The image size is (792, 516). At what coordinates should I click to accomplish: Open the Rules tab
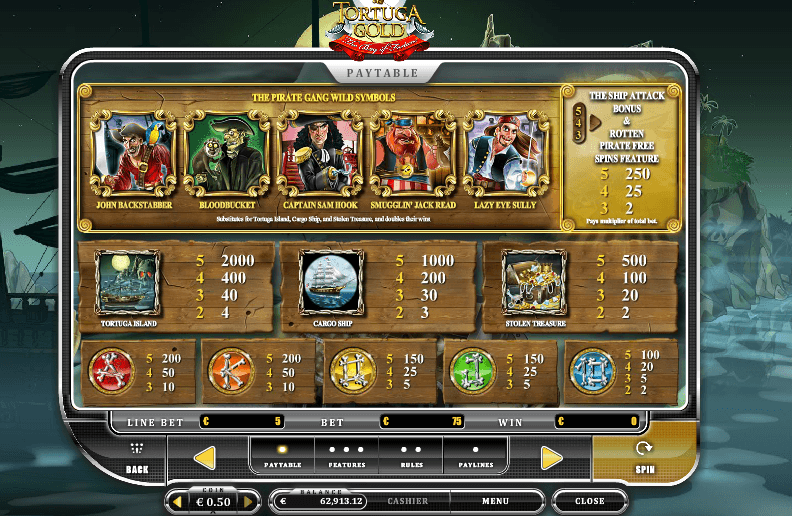(x=411, y=456)
